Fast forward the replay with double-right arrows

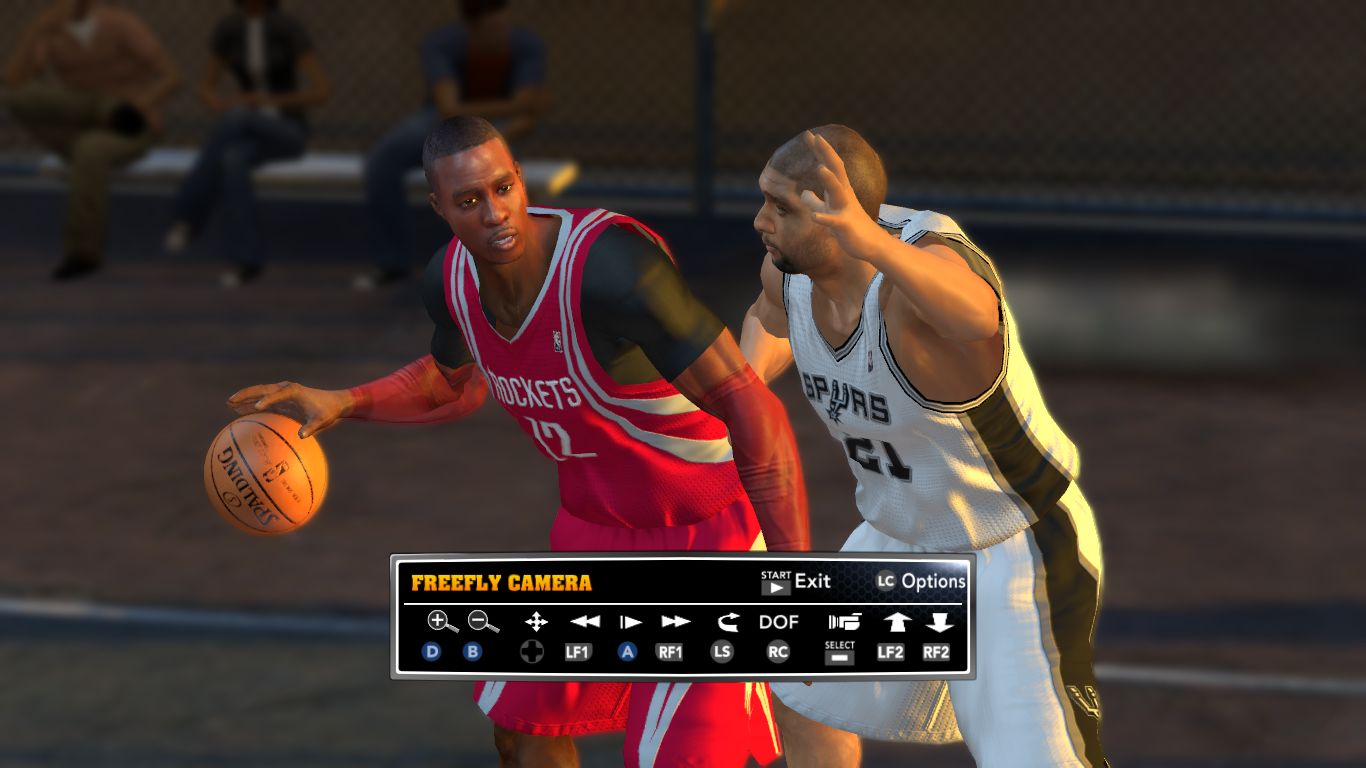[676, 622]
